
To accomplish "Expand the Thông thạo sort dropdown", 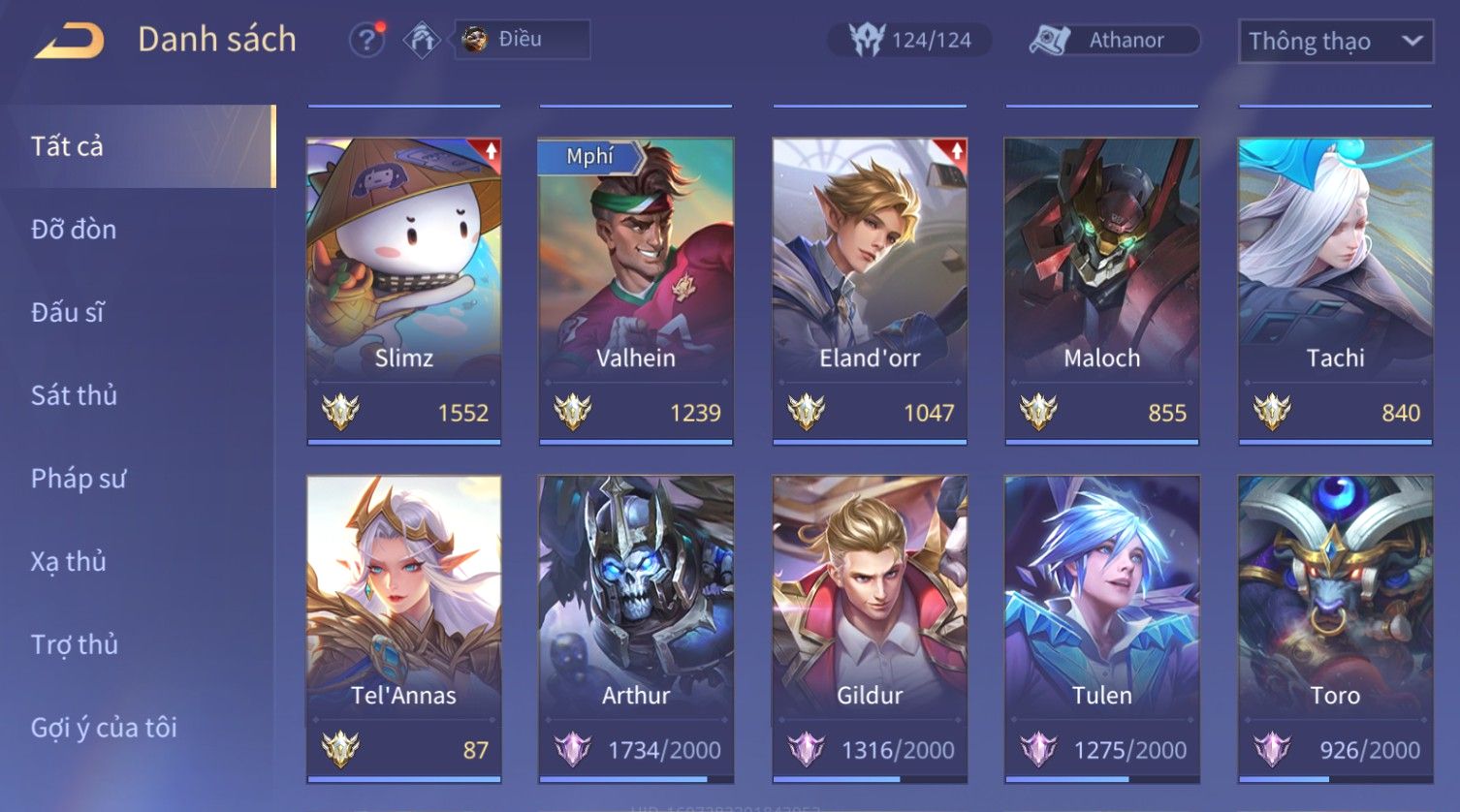I will [x=1334, y=42].
